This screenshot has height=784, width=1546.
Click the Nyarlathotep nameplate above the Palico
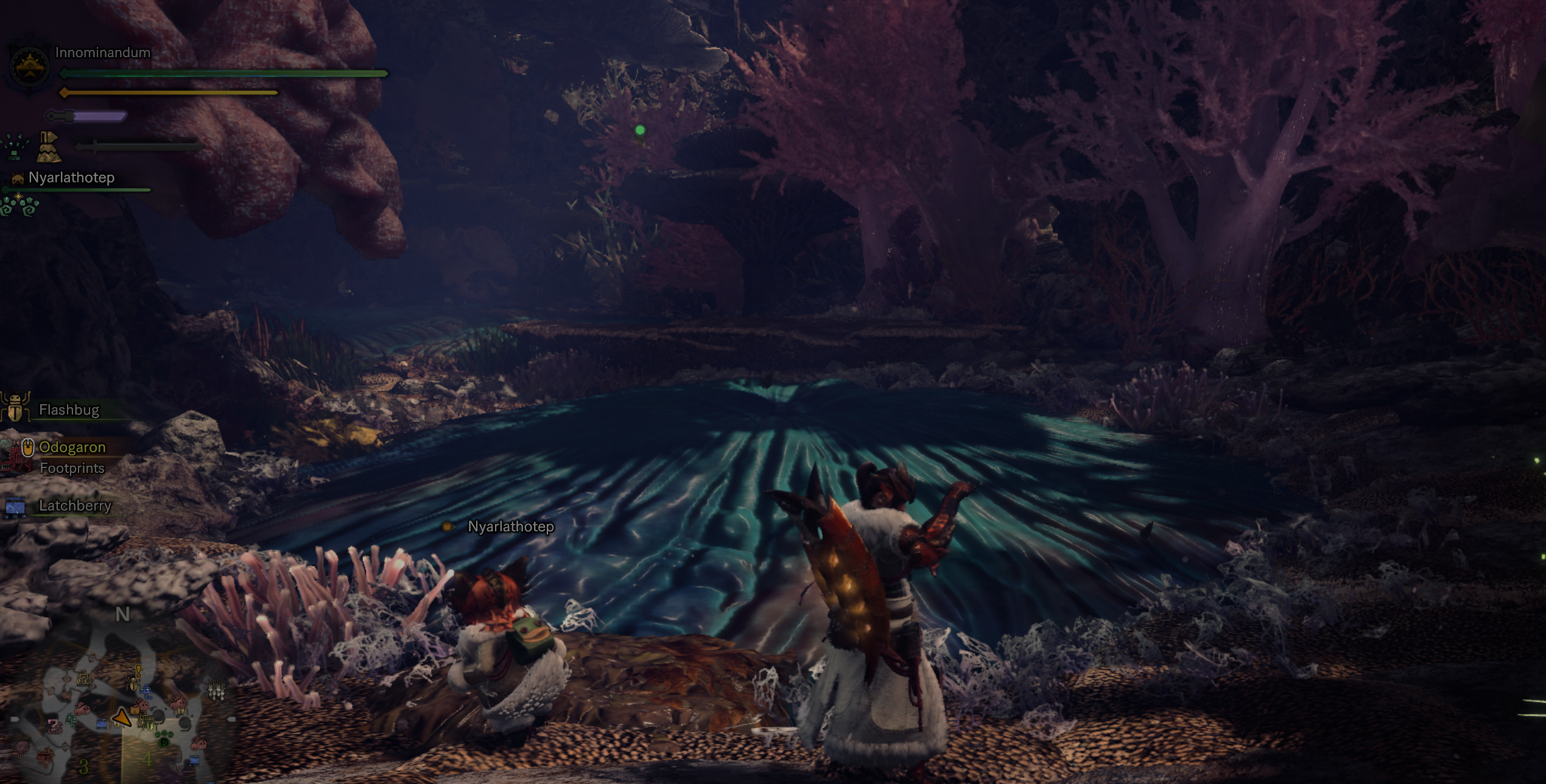pyautogui.click(x=510, y=527)
